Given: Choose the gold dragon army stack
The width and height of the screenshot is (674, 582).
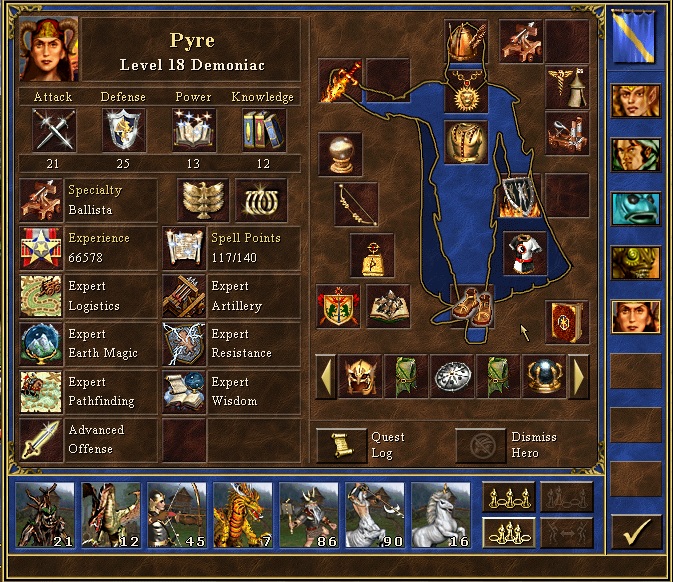Looking at the screenshot, I should pyautogui.click(x=243, y=514).
